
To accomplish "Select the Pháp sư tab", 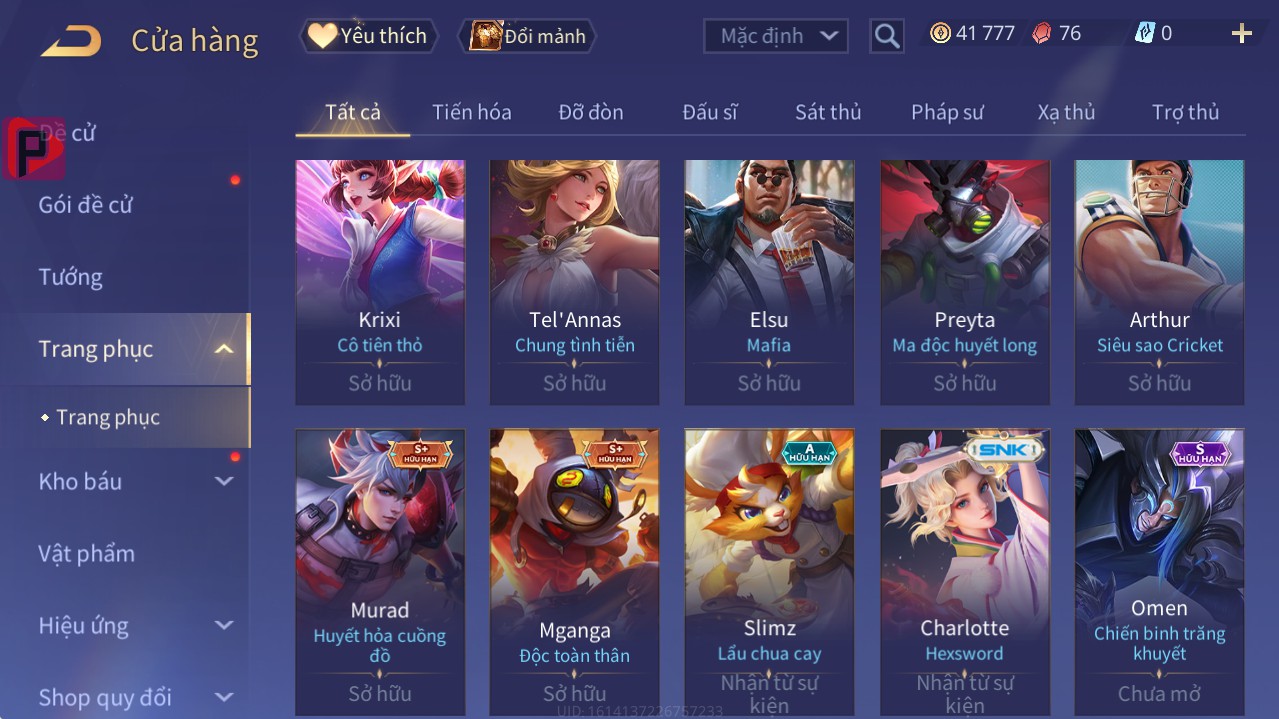I will pyautogui.click(x=946, y=112).
